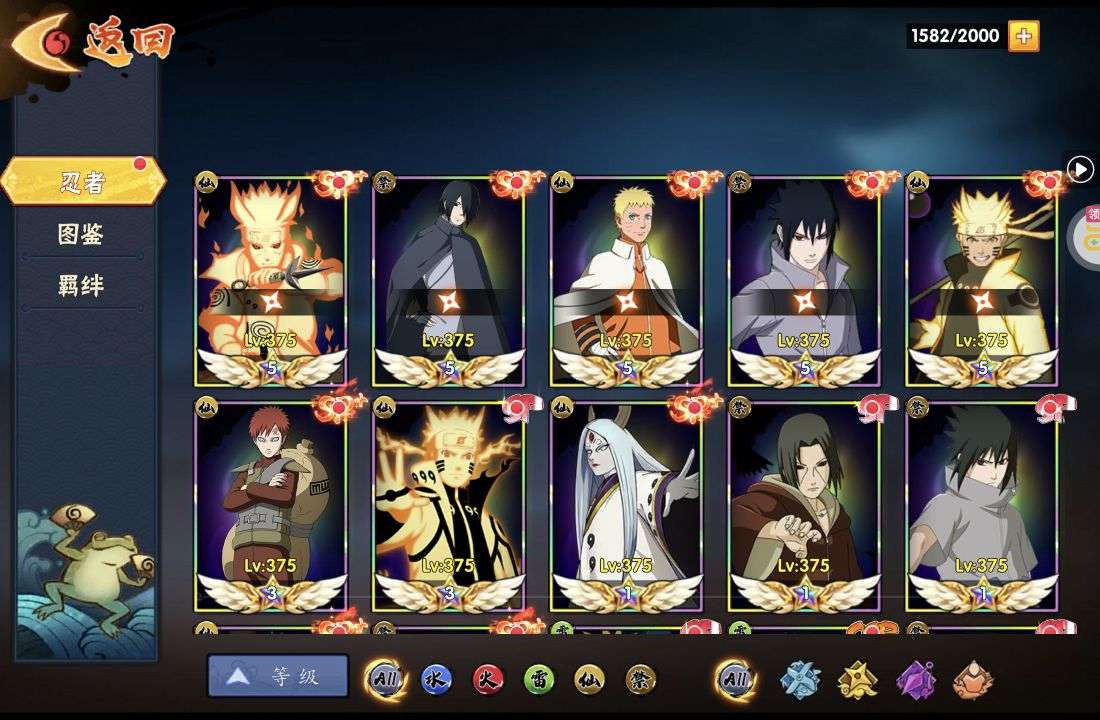Screen dimensions: 1100x720
Task: Filter ninjas by 雷 element
Action: pyautogui.click(x=539, y=679)
